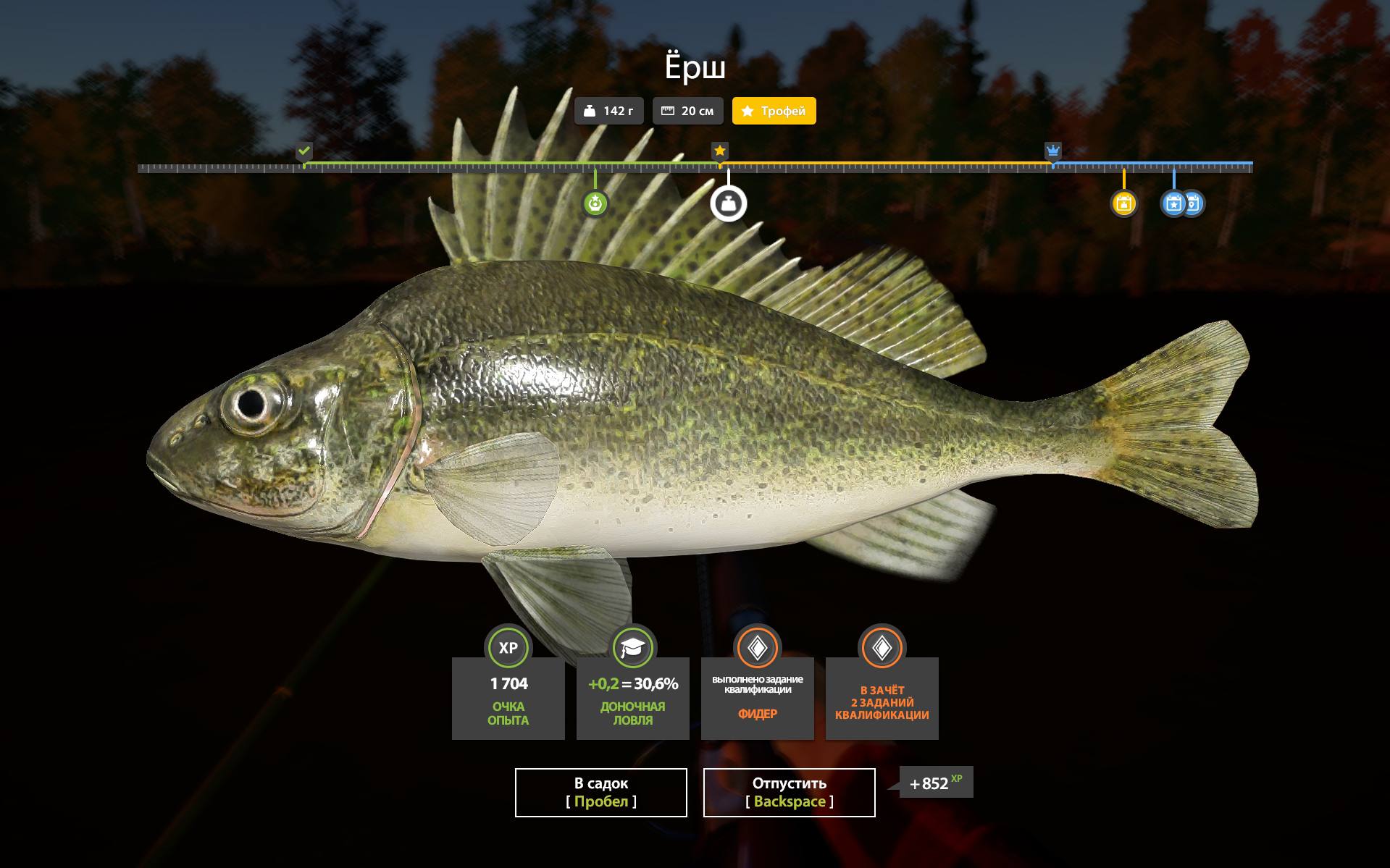
Task: Click the green timer marker on the ruler
Action: [x=595, y=203]
